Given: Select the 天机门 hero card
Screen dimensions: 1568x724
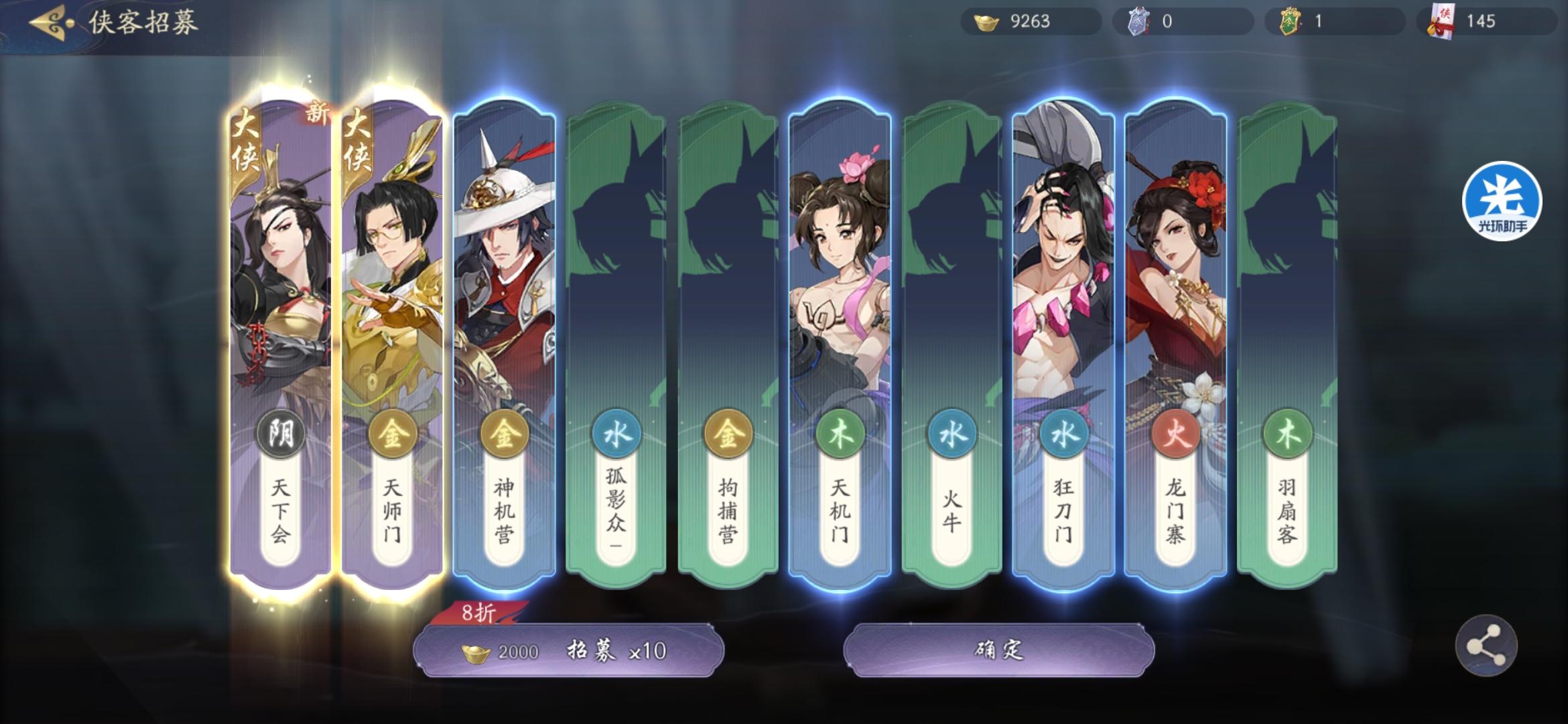Looking at the screenshot, I should 840,302.
